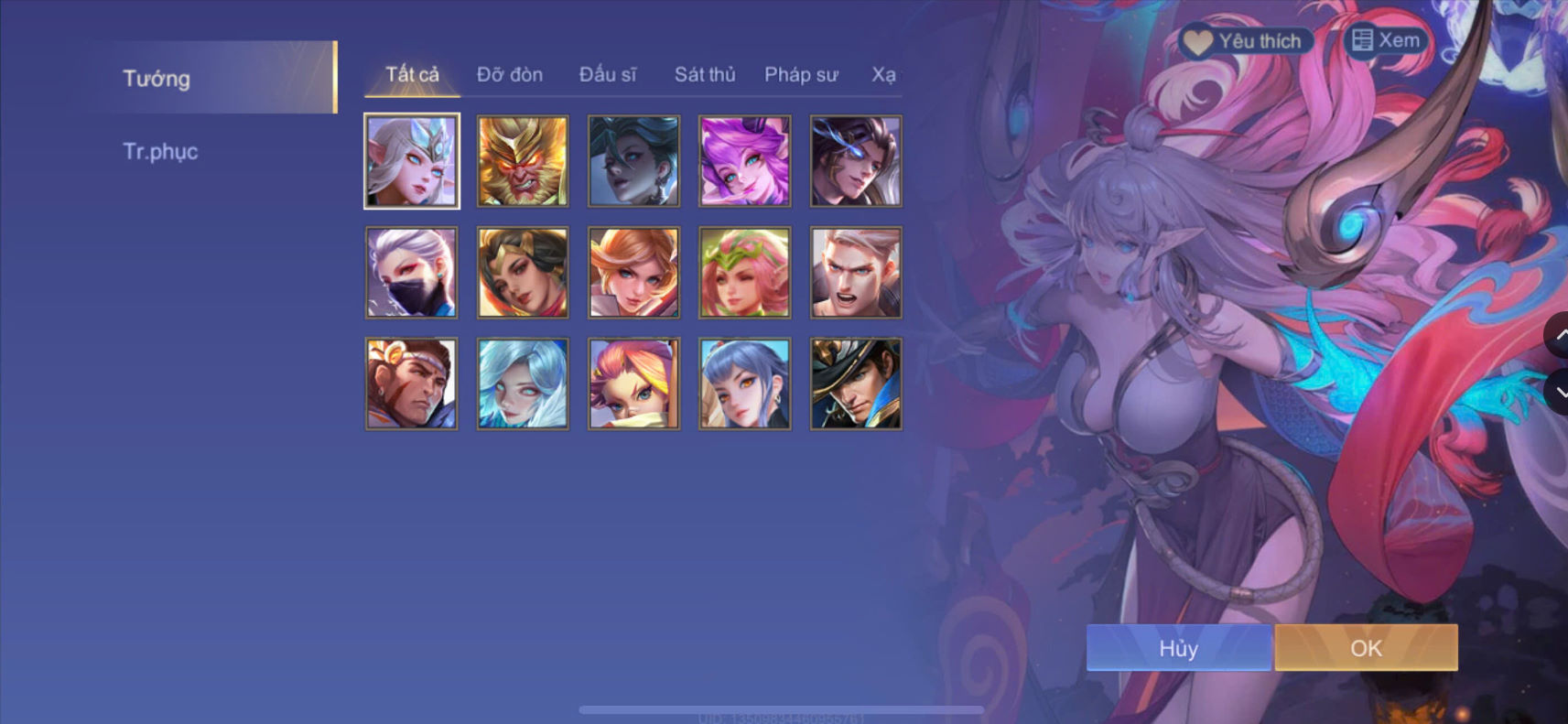This screenshot has width=1568, height=724.
Task: Click the Hủy cancel button
Action: (x=1178, y=648)
